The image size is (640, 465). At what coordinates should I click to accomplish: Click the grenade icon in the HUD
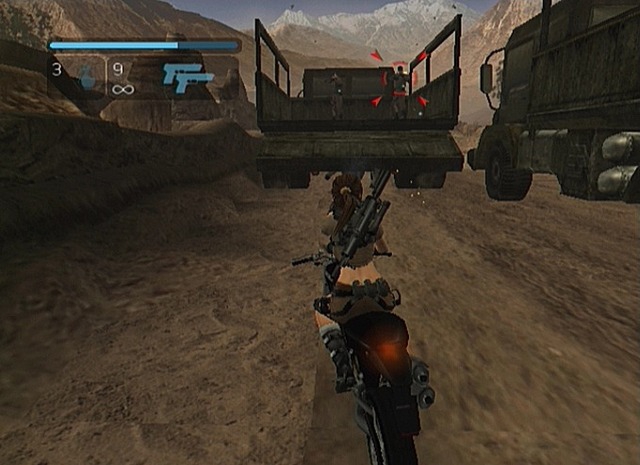[x=86, y=78]
